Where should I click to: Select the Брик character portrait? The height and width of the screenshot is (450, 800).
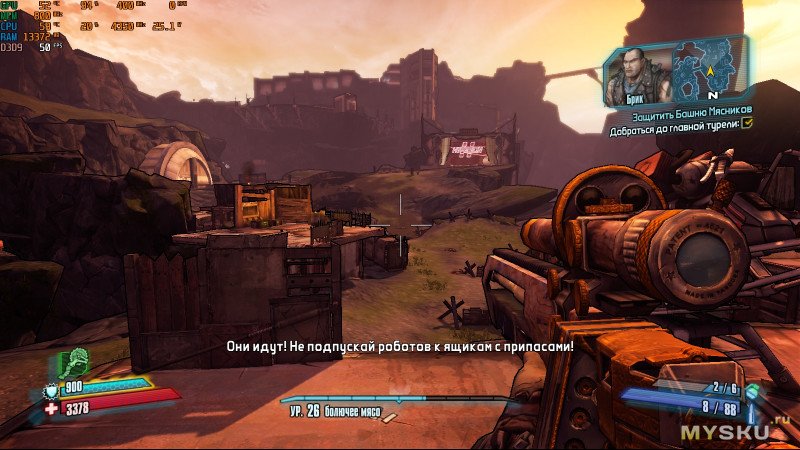(x=636, y=72)
